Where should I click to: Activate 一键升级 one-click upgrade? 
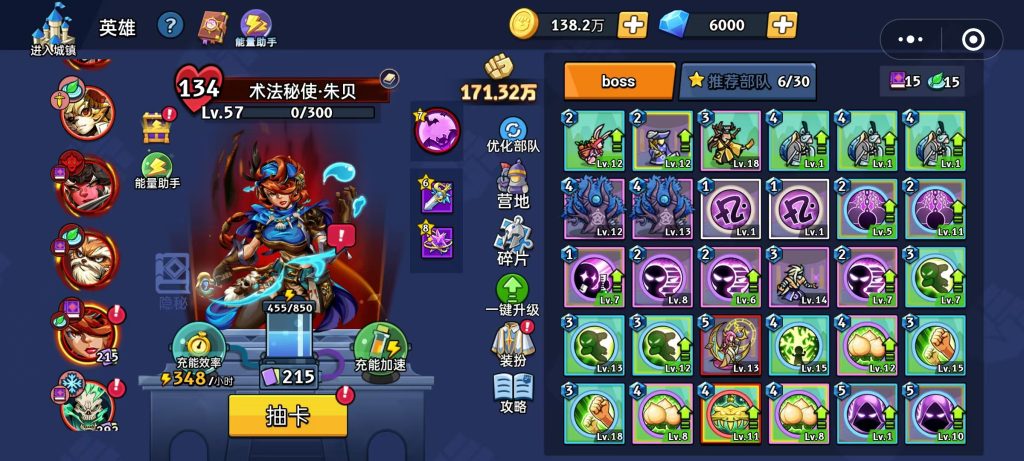coord(512,295)
